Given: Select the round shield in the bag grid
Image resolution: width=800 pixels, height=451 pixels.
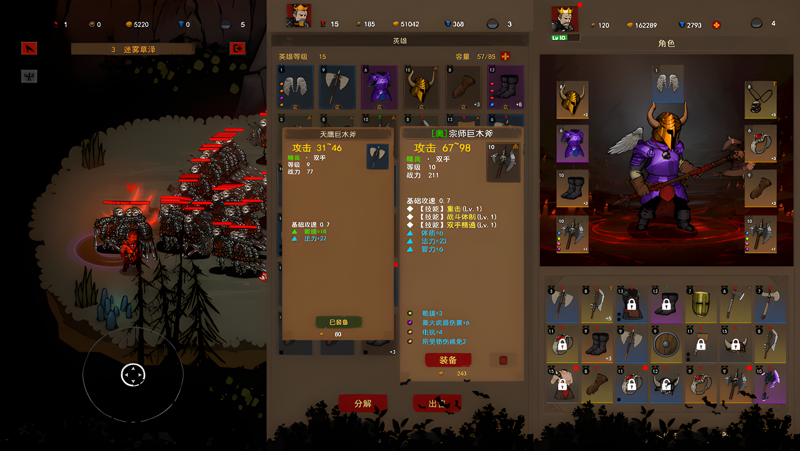Looking at the screenshot, I should pyautogui.click(x=664, y=346).
